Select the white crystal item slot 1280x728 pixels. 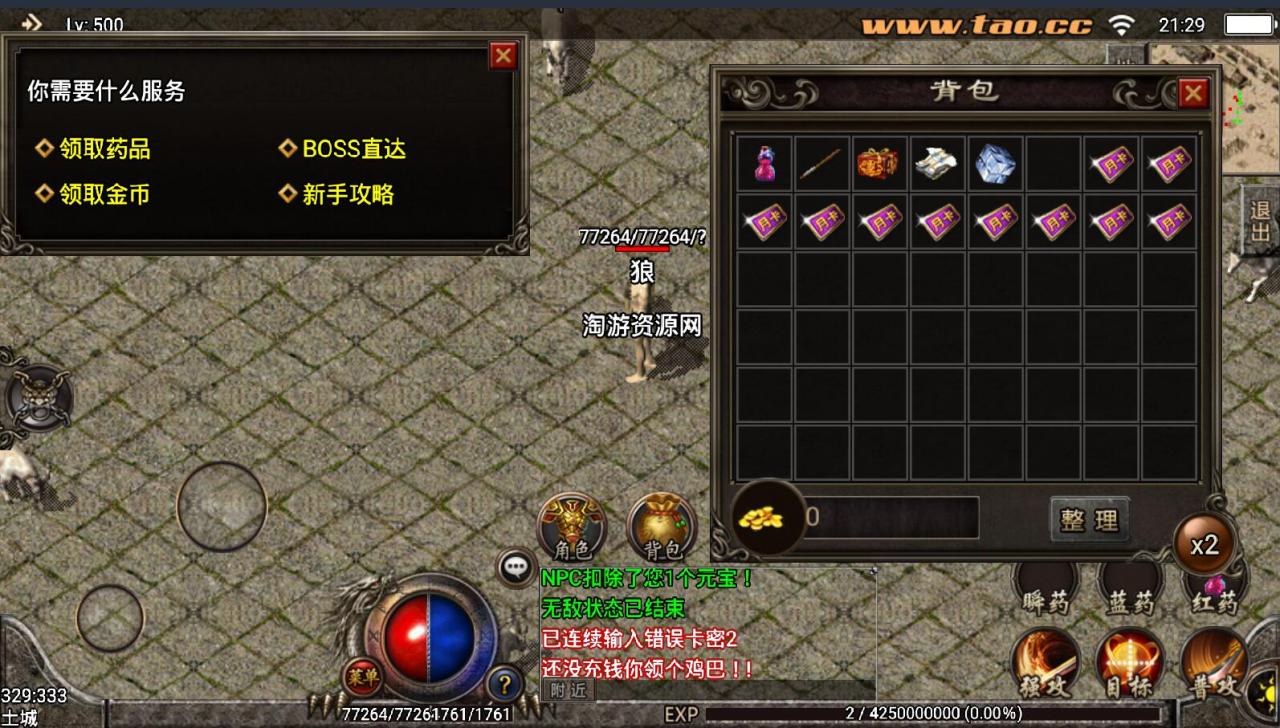coord(996,164)
